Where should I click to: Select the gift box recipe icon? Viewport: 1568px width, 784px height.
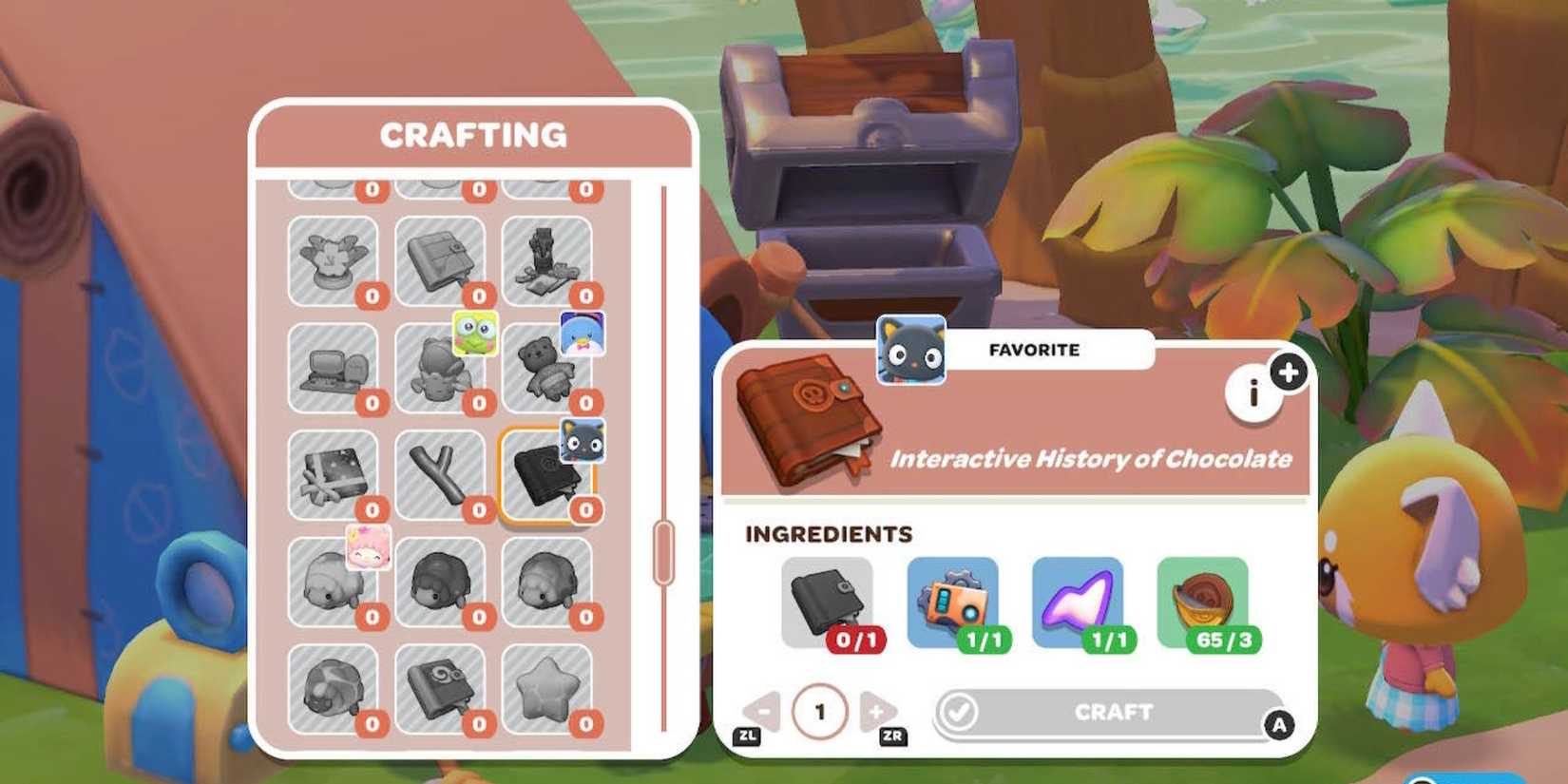click(333, 475)
